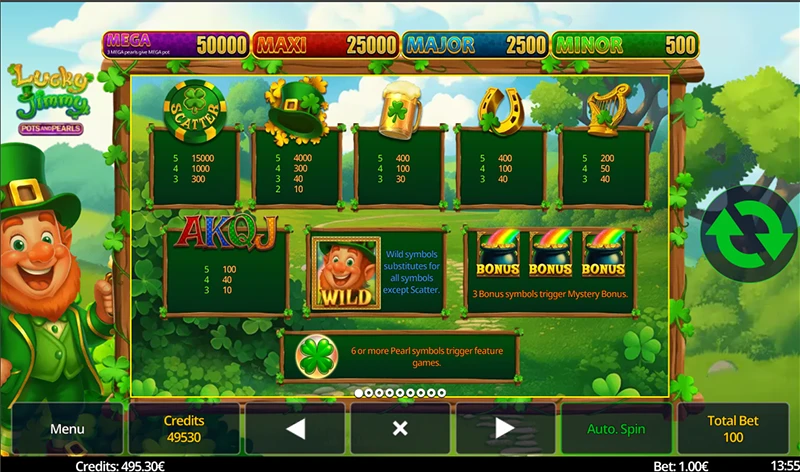
Task: Close the paytable with the X button
Action: (x=400, y=429)
